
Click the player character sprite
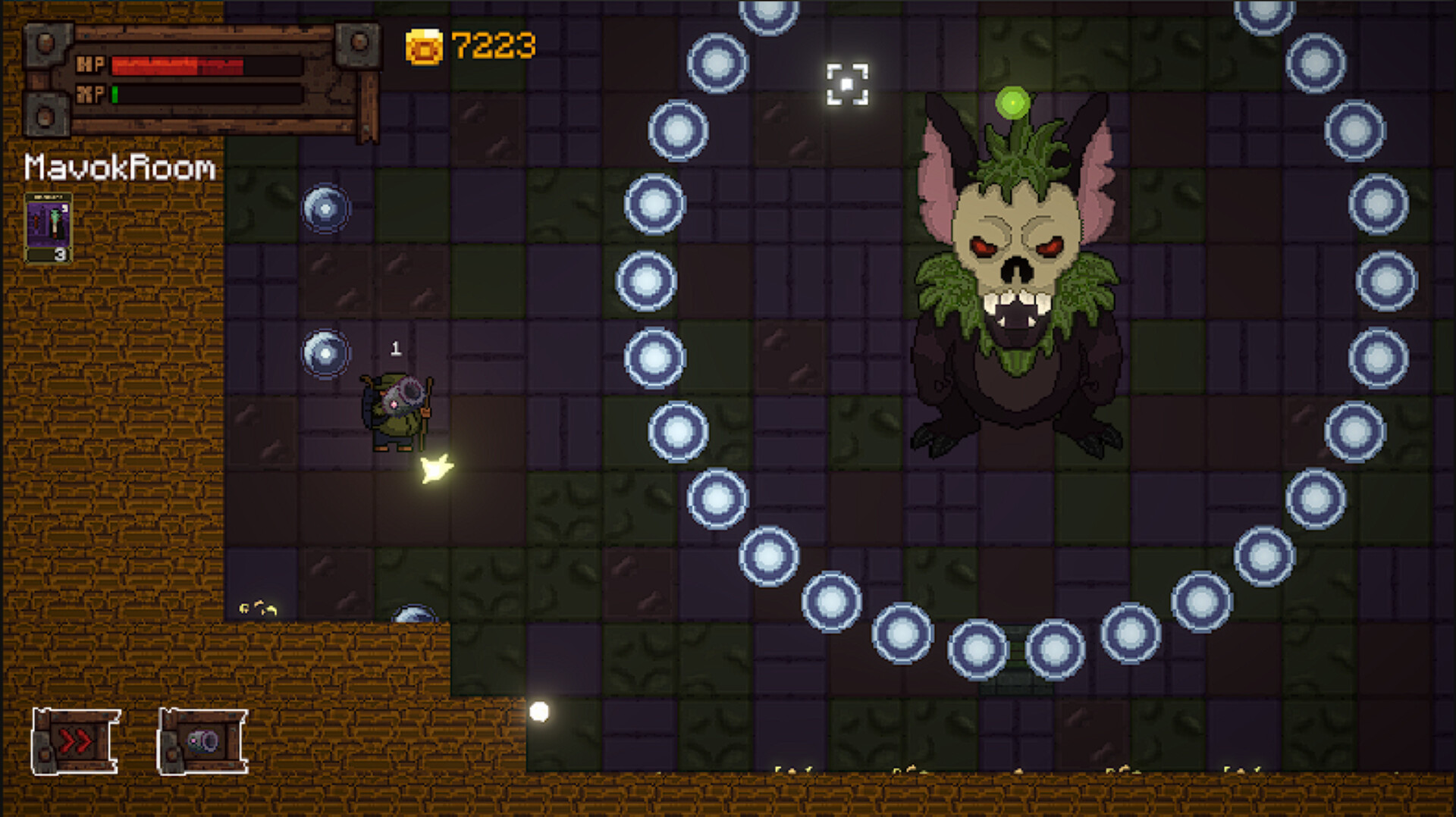[x=396, y=413]
